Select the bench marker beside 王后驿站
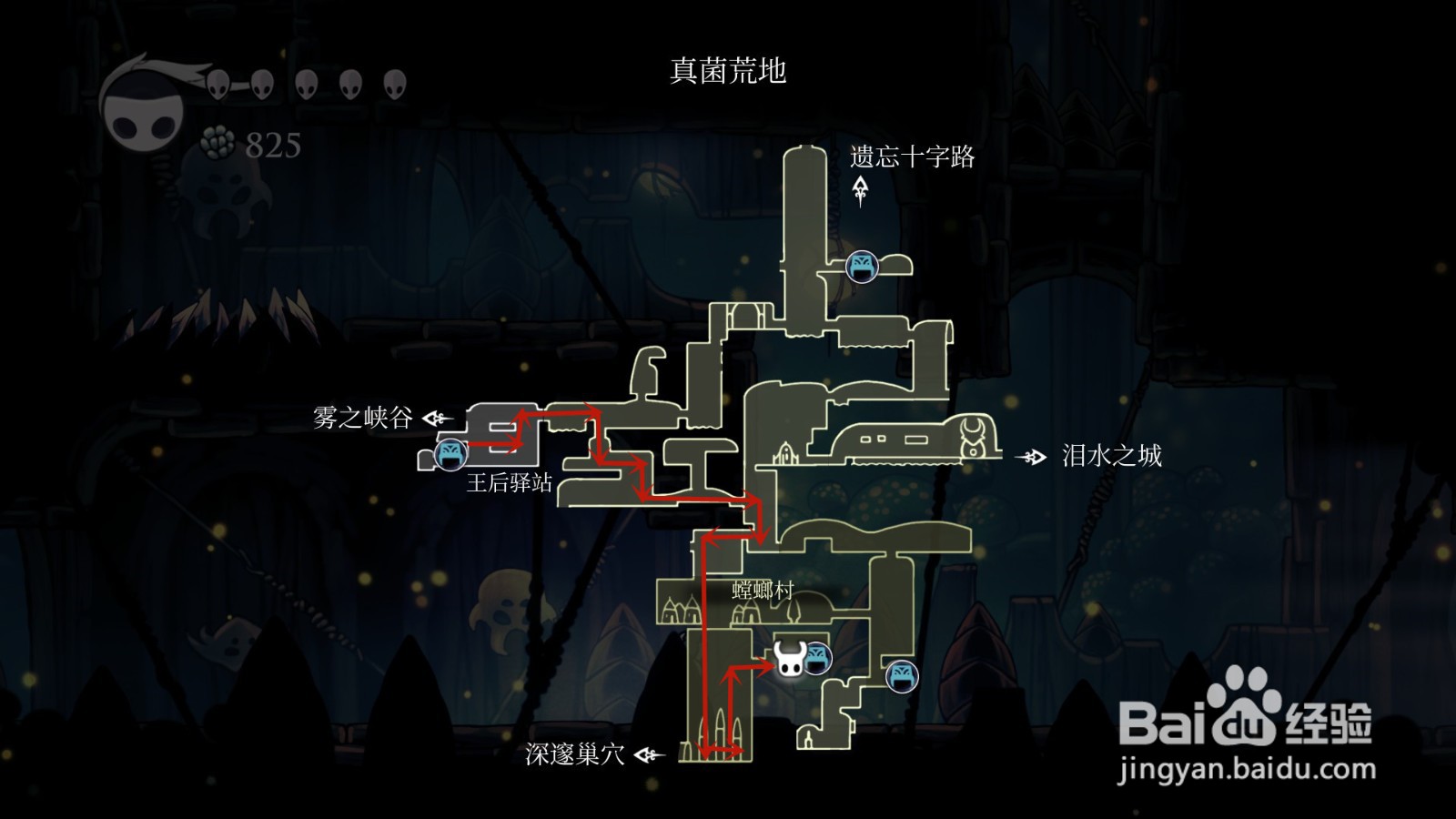 click(450, 453)
